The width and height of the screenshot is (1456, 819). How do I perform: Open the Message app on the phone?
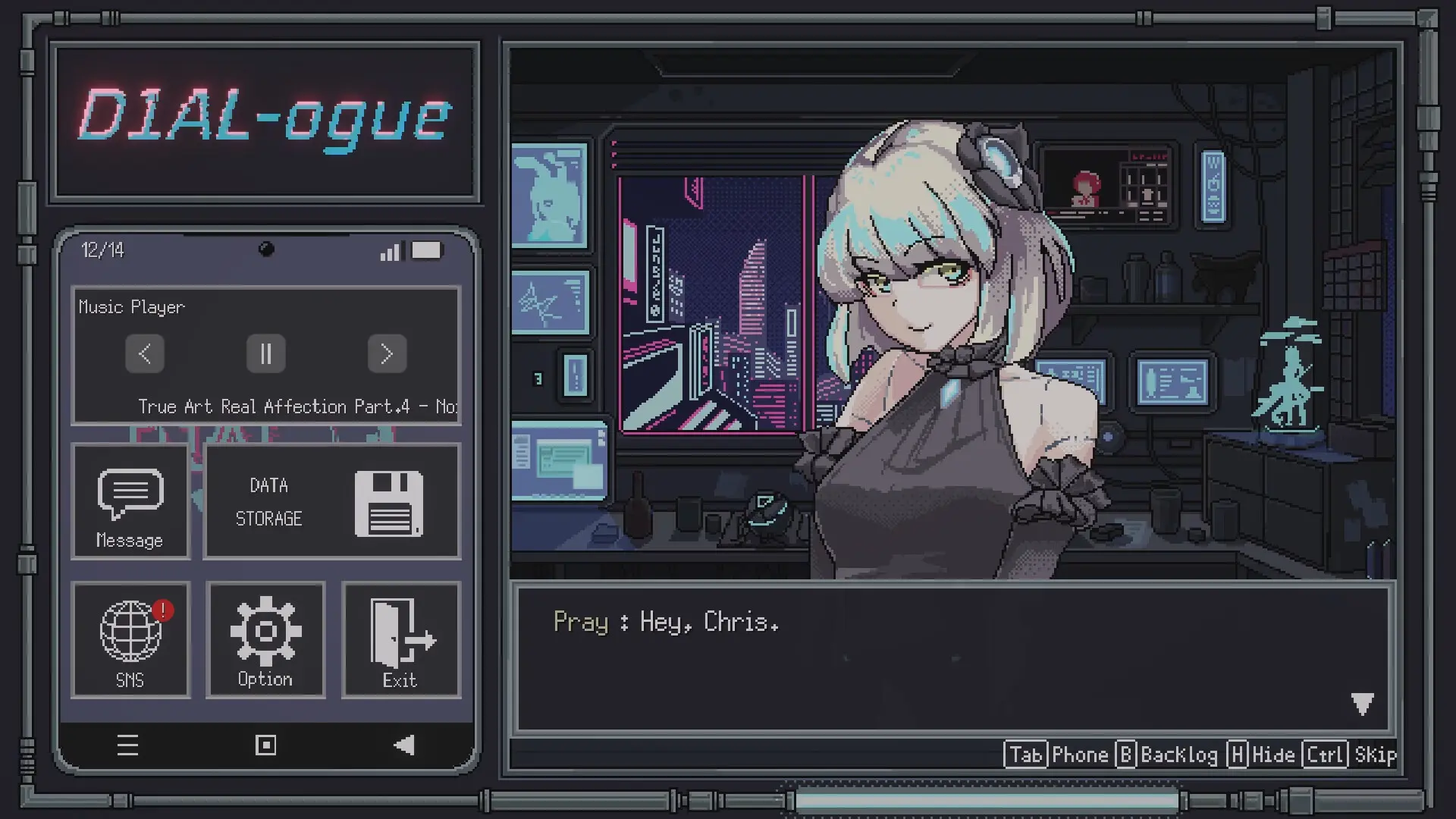(130, 500)
